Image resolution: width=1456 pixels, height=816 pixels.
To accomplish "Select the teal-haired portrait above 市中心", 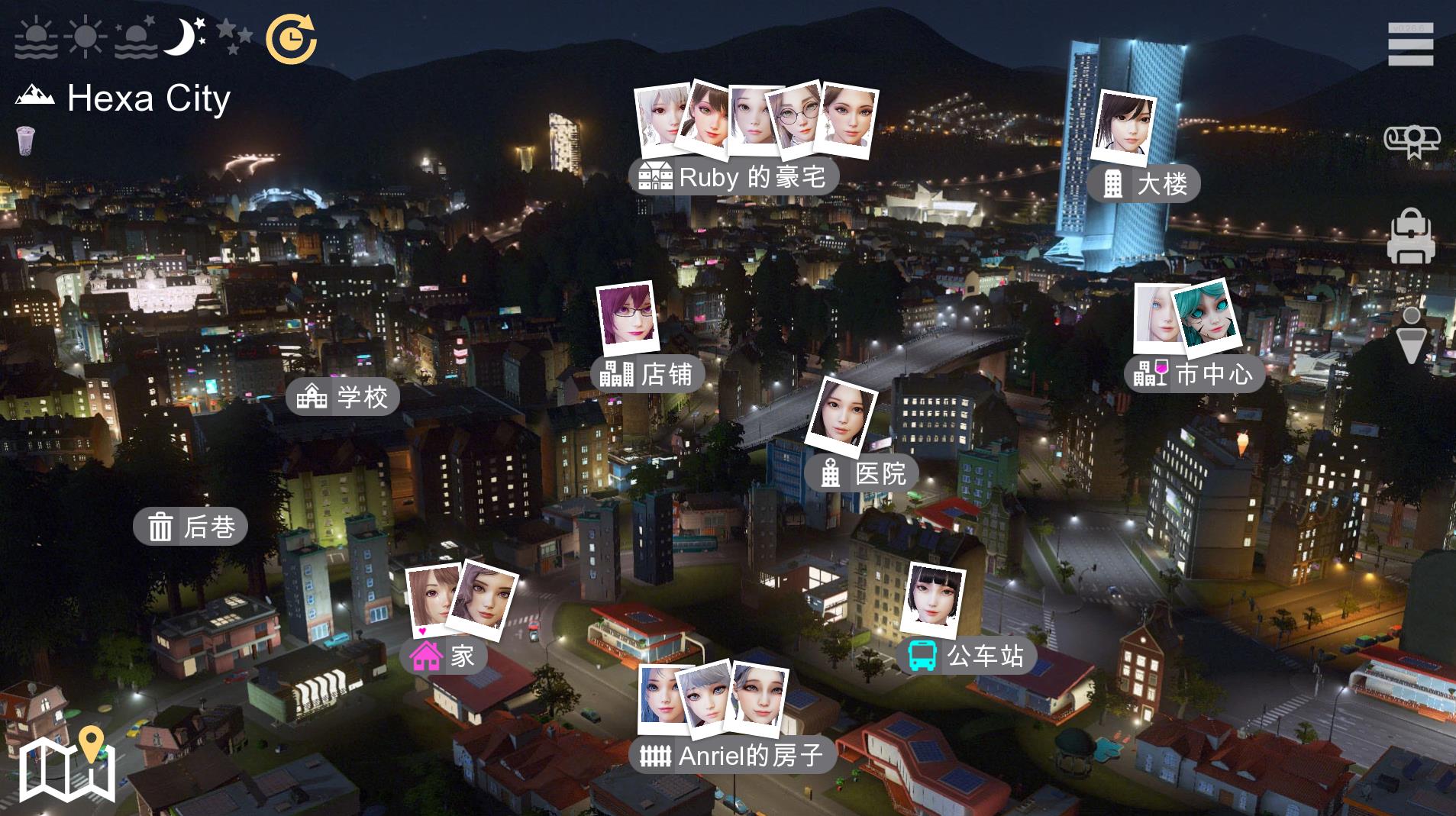I will 1205,316.
